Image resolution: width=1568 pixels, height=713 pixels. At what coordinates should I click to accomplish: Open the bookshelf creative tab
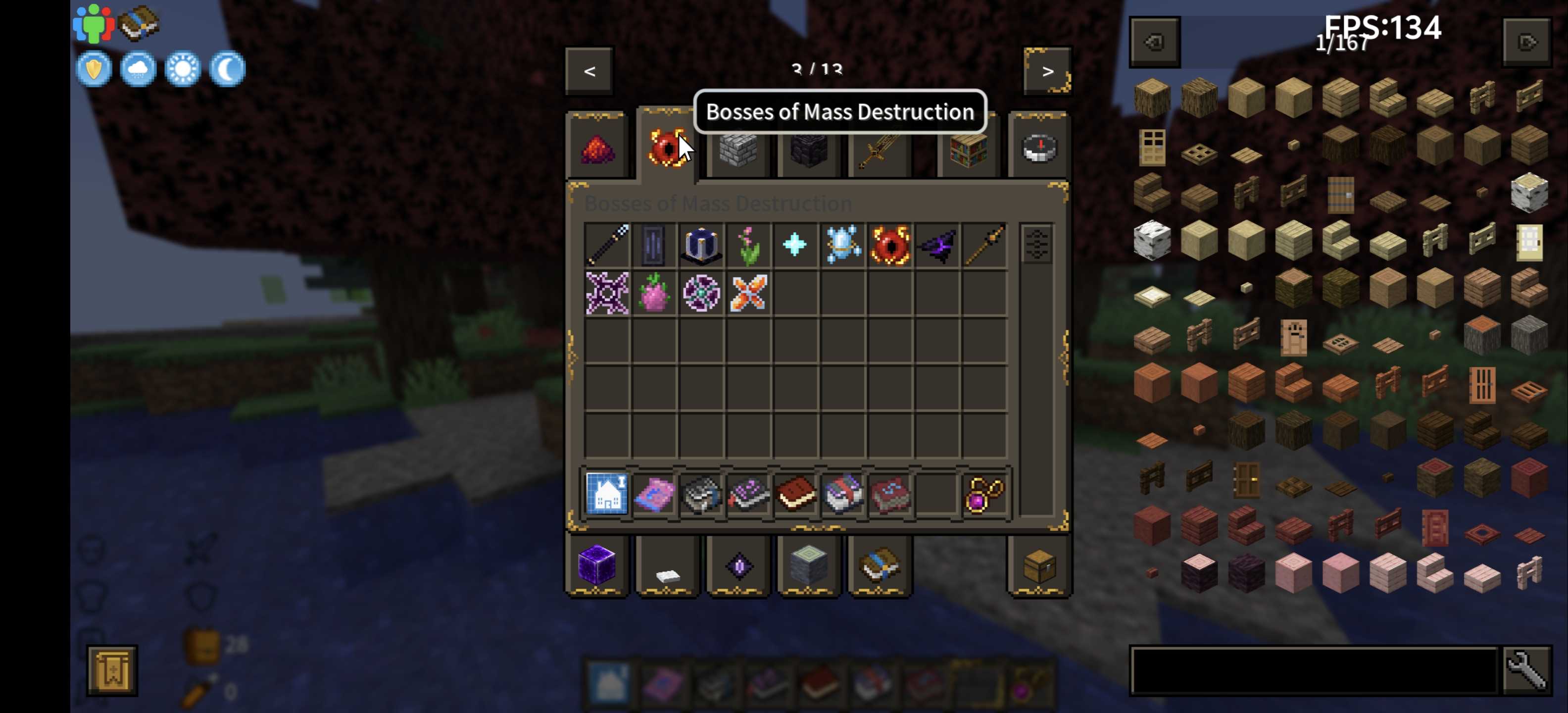pos(968,149)
